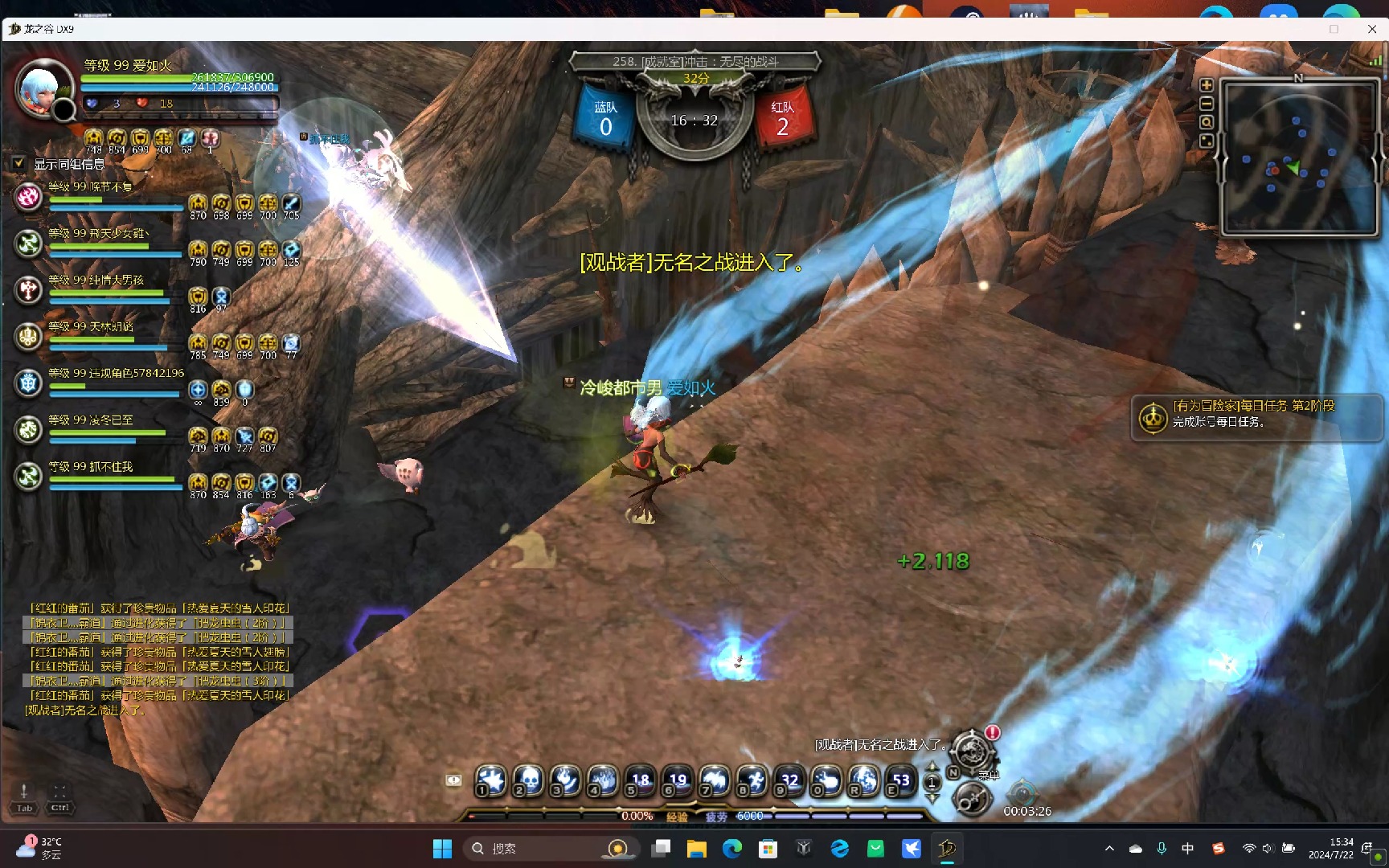
Task: Uncheck the 显示同组信息 checkbox
Action: pyautogui.click(x=19, y=162)
